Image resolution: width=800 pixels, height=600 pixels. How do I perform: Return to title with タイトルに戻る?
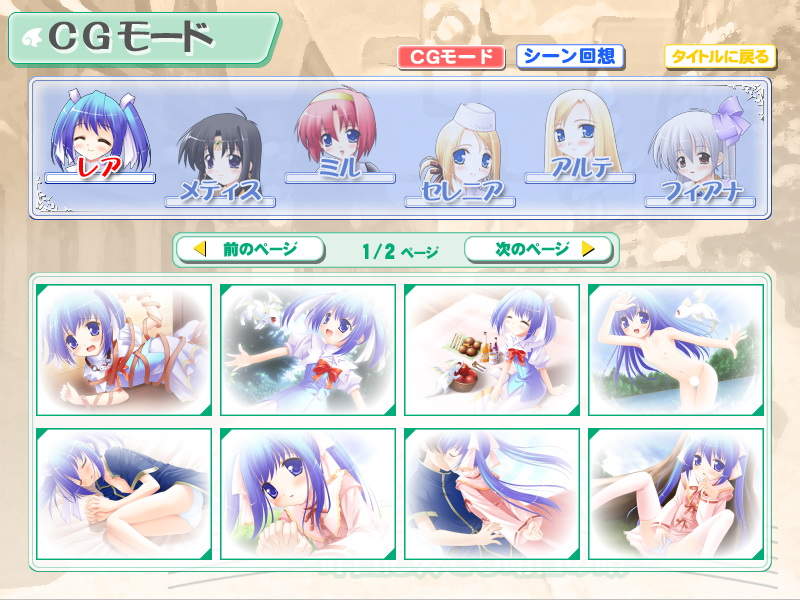[718, 57]
